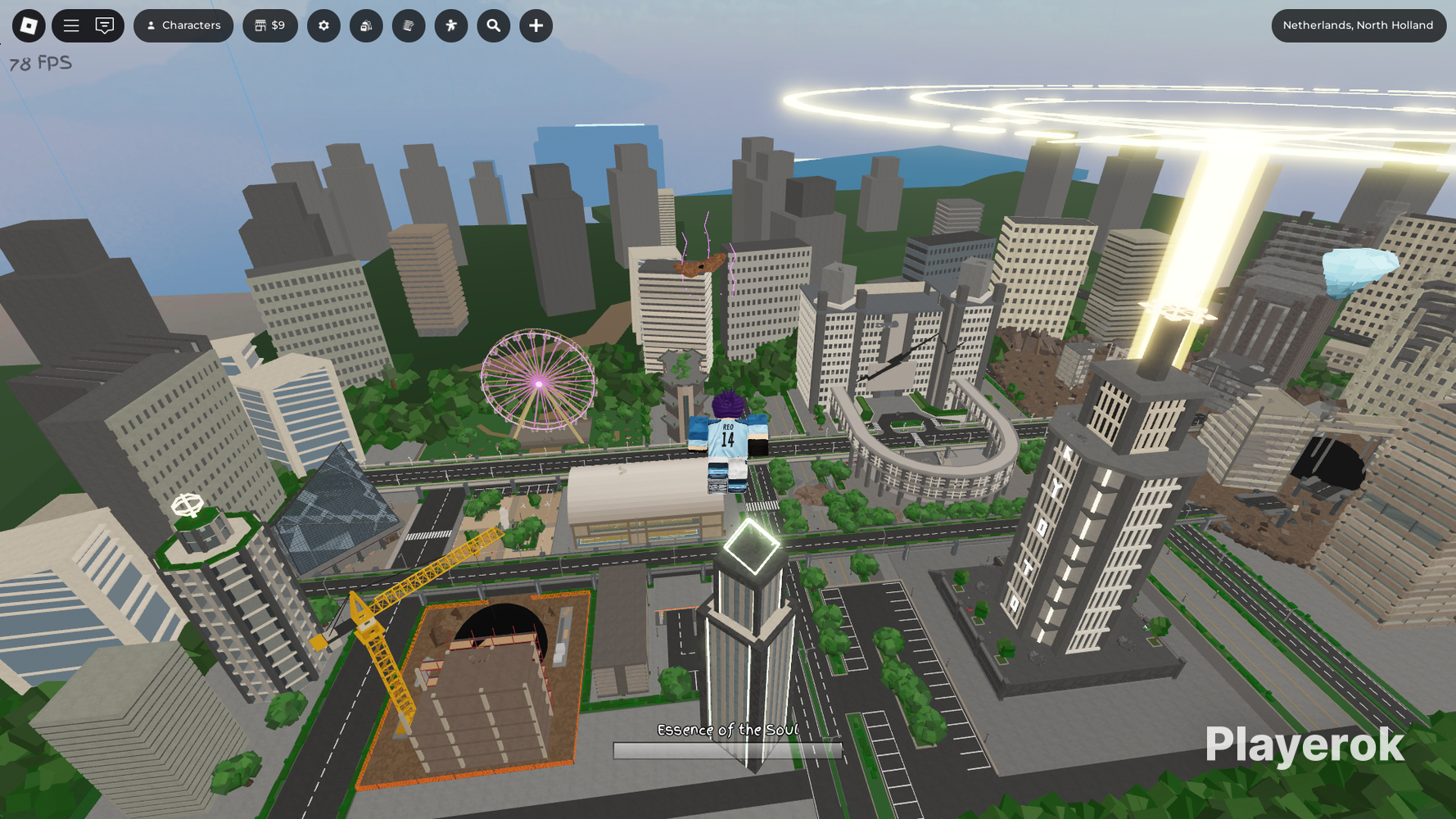The width and height of the screenshot is (1456, 819).
Task: Open the backpack inventory icon
Action: coord(366,25)
